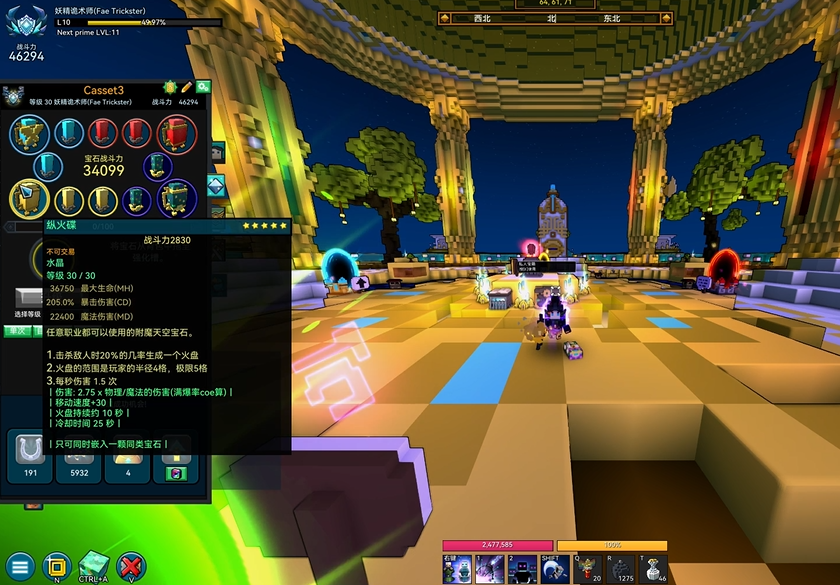Activate the dark purple-eyed figure ability

(x=523, y=568)
